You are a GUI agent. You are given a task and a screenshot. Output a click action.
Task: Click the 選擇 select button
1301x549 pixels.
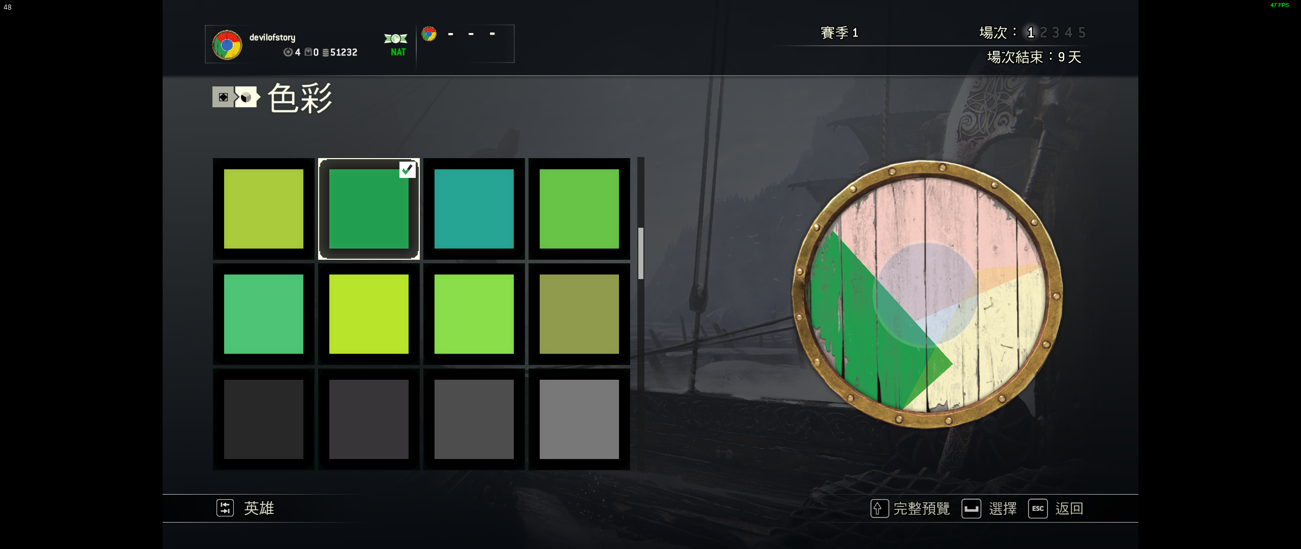pyautogui.click(x=989, y=508)
